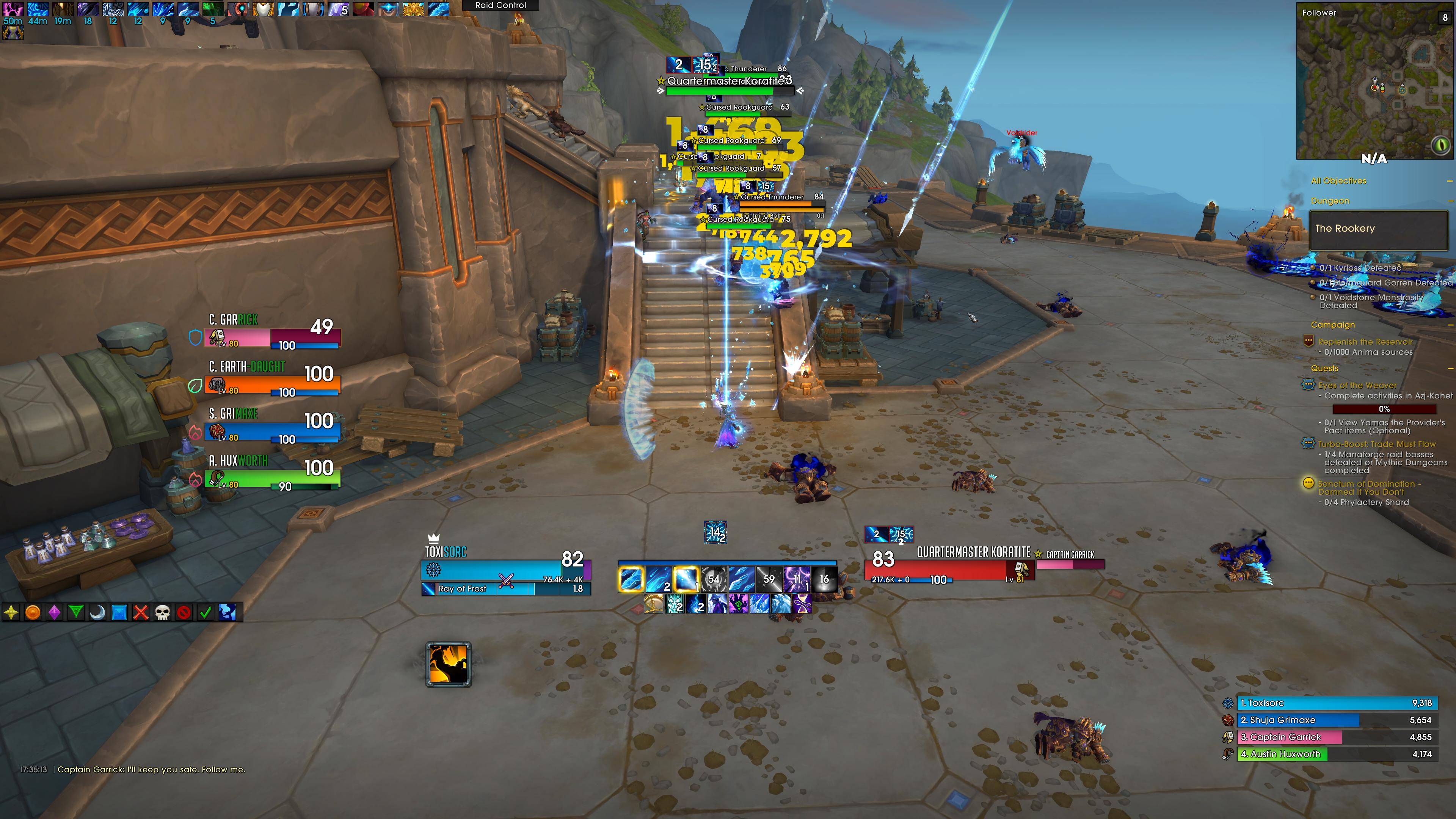The height and width of the screenshot is (819, 1456).
Task: Choose the skull raid marker
Action: pos(162,612)
